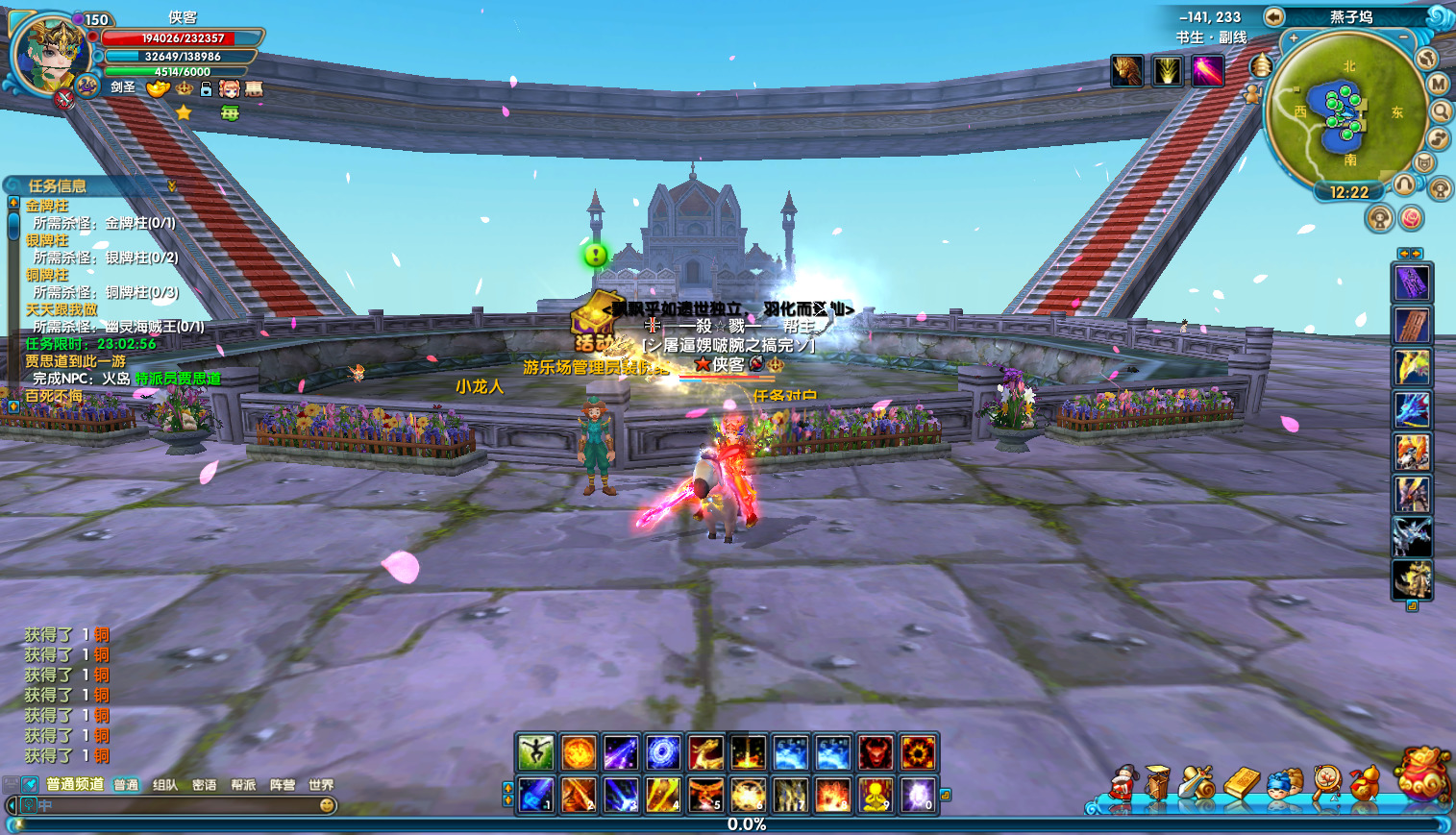Switch to the 帮派 chat tab
This screenshot has width=1456, height=835.
point(243,785)
